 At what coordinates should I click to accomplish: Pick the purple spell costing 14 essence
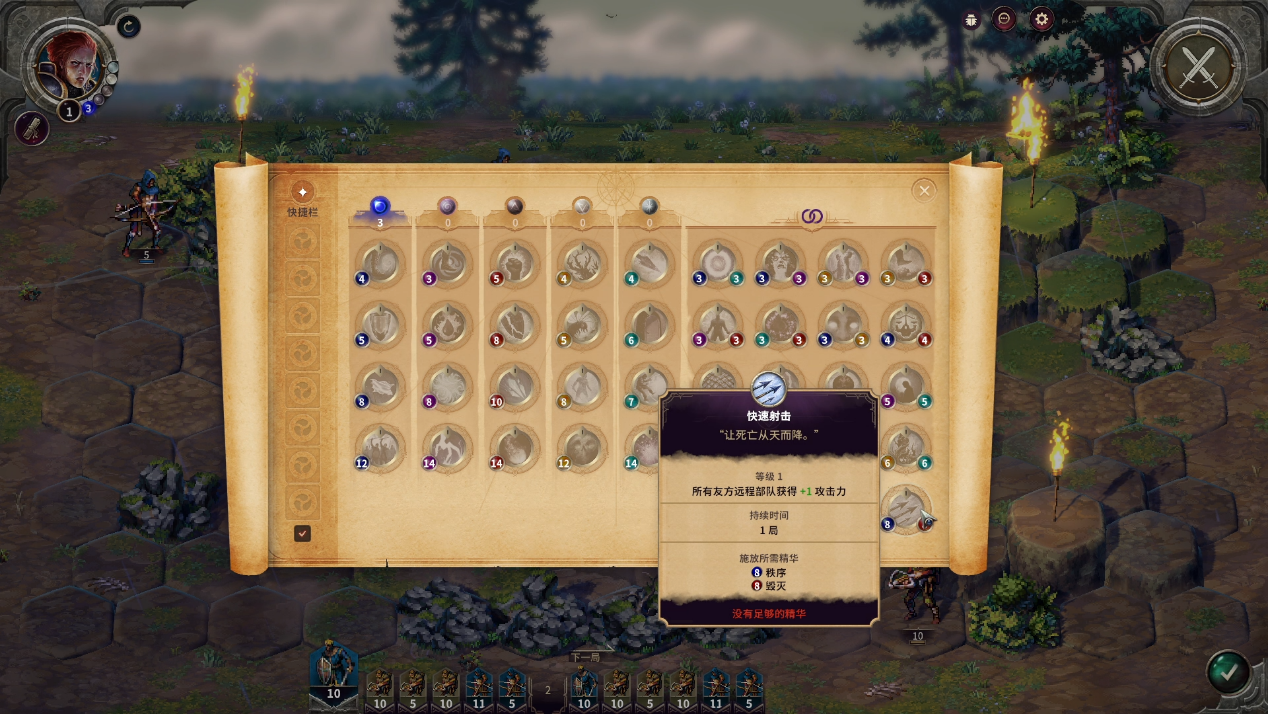pyautogui.click(x=447, y=449)
